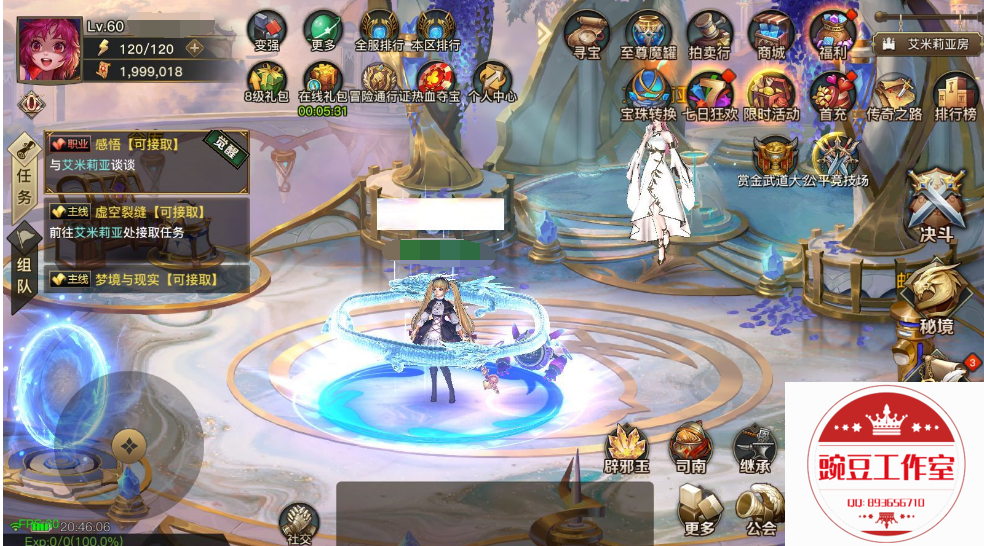This screenshot has height=546, width=984.
Task: Add stamina with the plus button
Action: (194, 47)
